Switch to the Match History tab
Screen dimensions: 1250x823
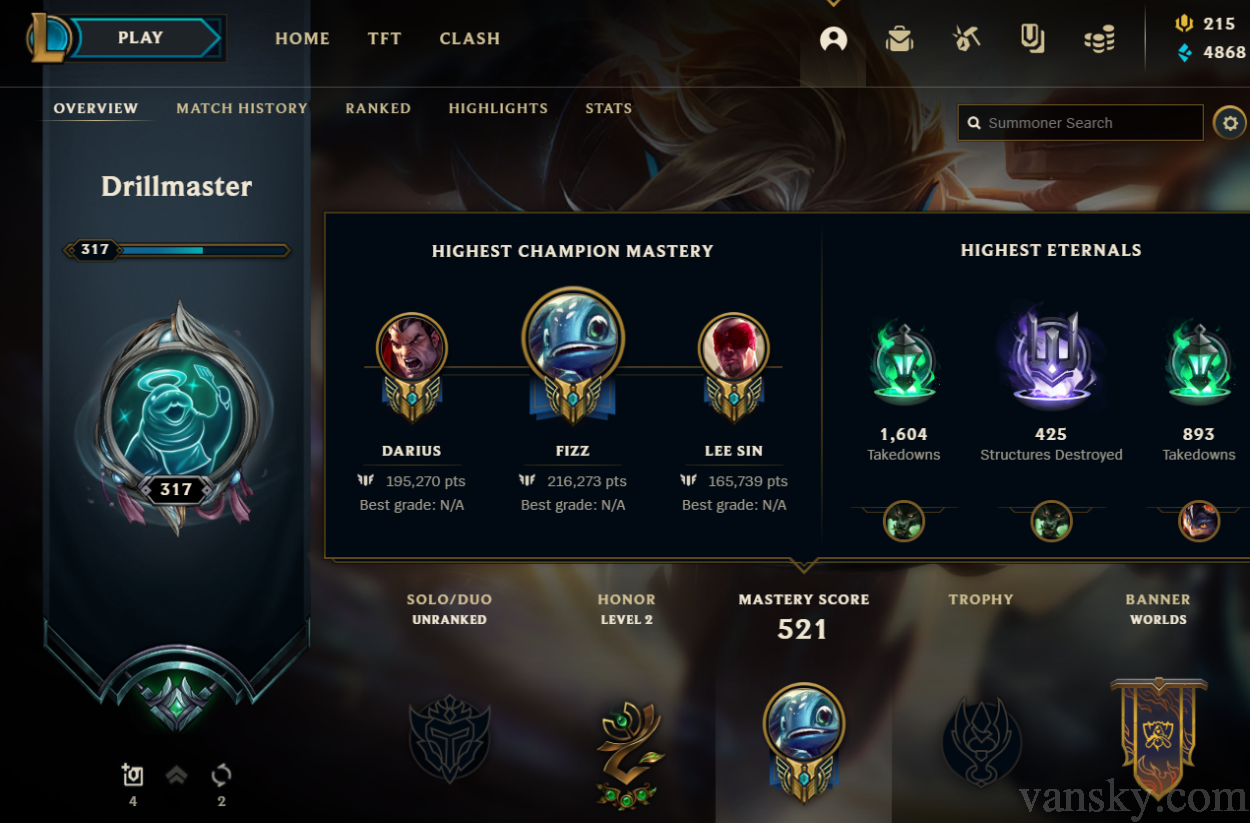point(242,108)
